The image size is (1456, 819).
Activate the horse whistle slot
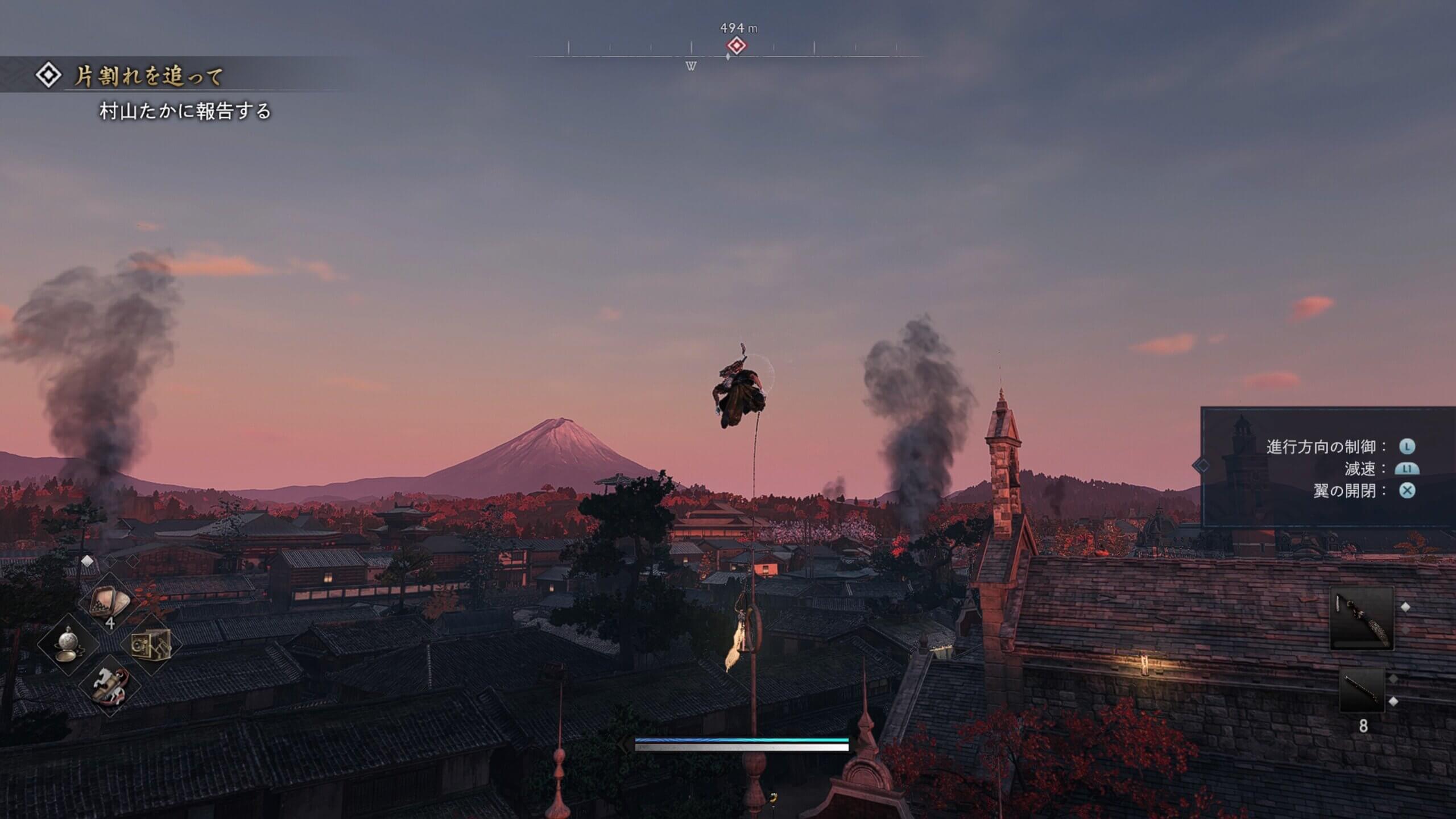point(110,685)
